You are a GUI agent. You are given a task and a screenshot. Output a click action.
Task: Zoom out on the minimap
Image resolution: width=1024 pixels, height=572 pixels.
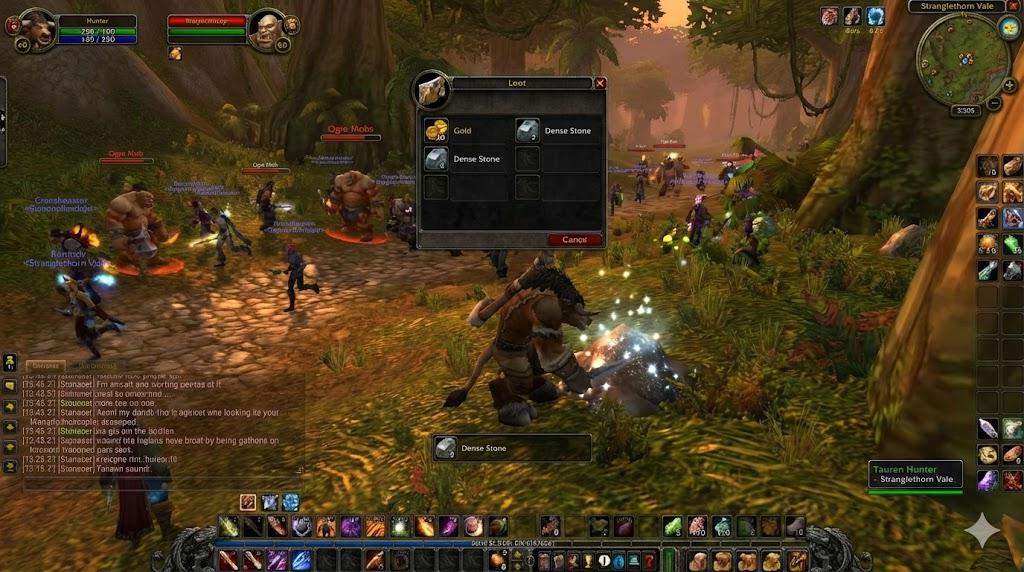point(994,102)
